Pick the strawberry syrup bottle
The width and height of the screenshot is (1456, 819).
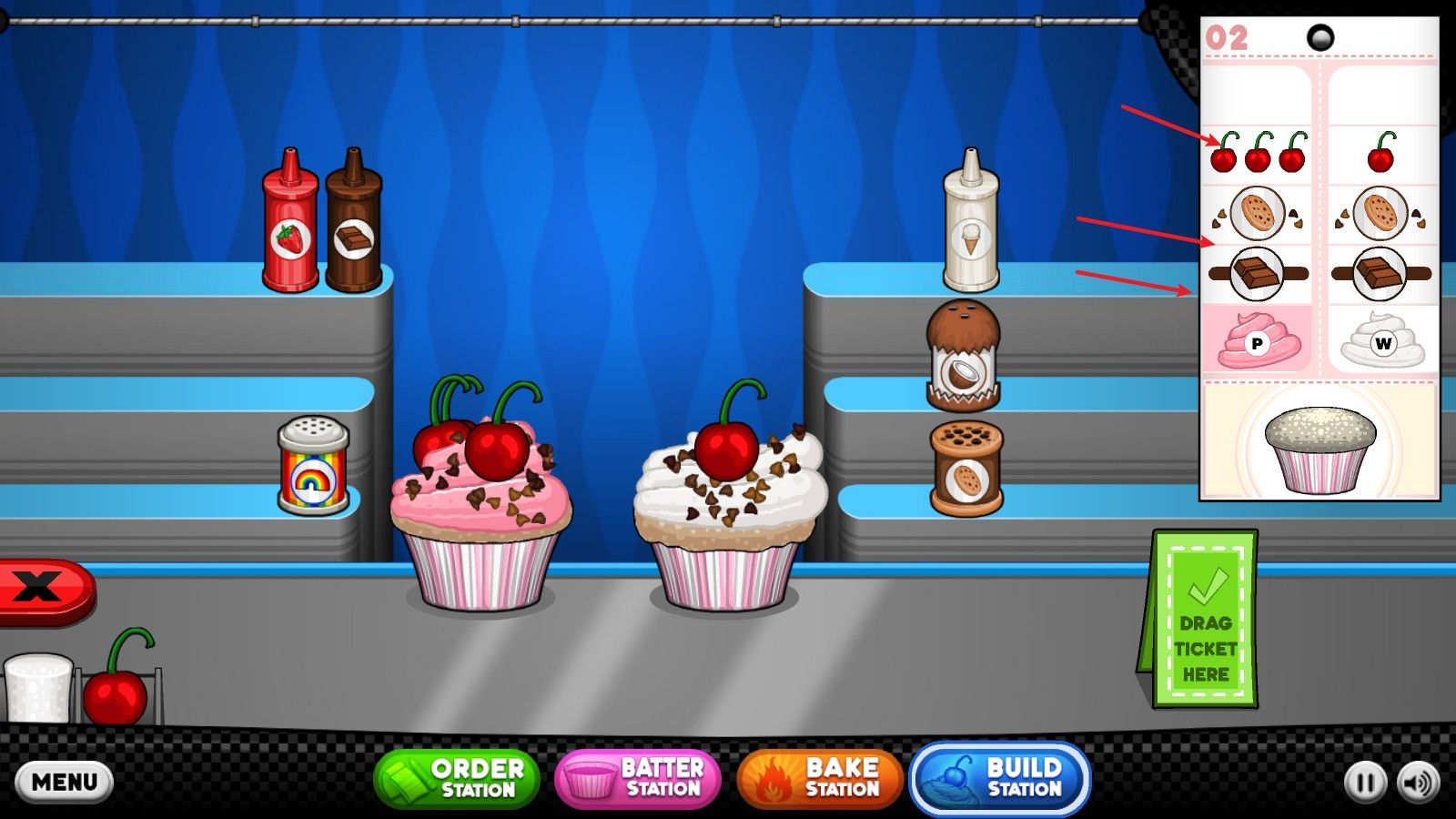(x=290, y=226)
